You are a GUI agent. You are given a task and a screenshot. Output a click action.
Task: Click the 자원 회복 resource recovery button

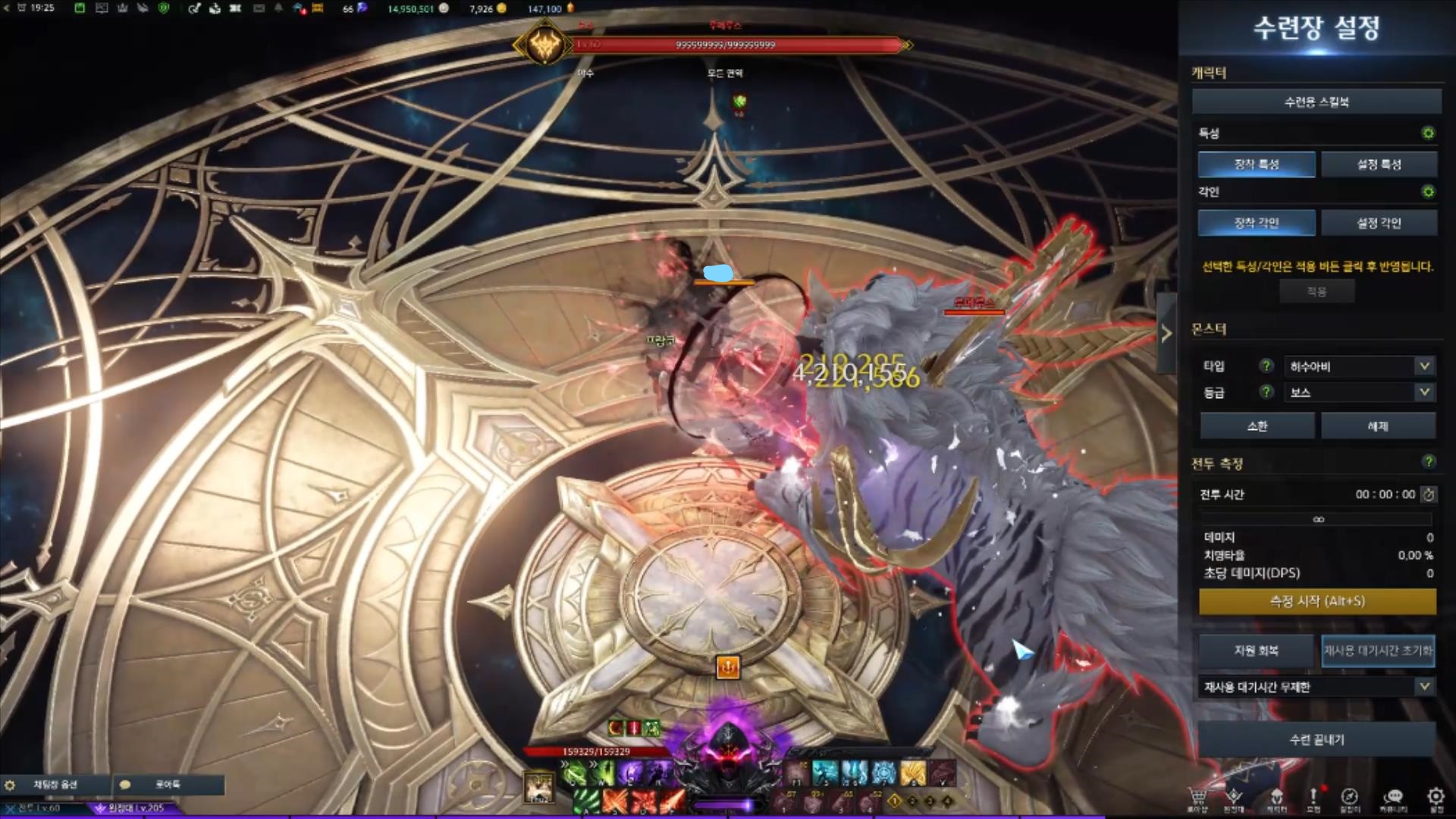(x=1256, y=651)
